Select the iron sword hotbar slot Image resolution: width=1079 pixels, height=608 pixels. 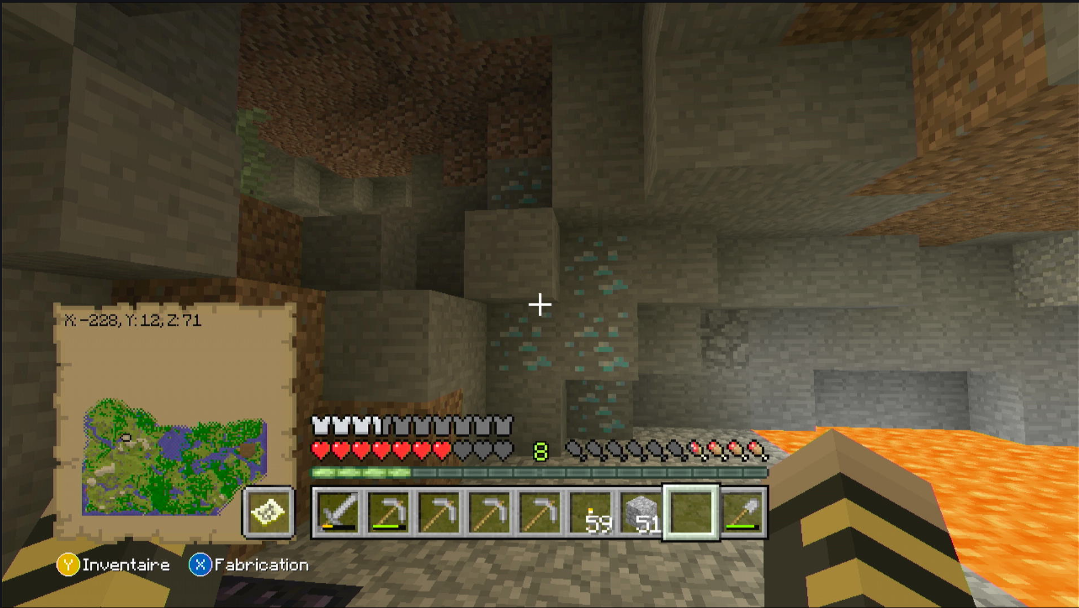[337, 512]
